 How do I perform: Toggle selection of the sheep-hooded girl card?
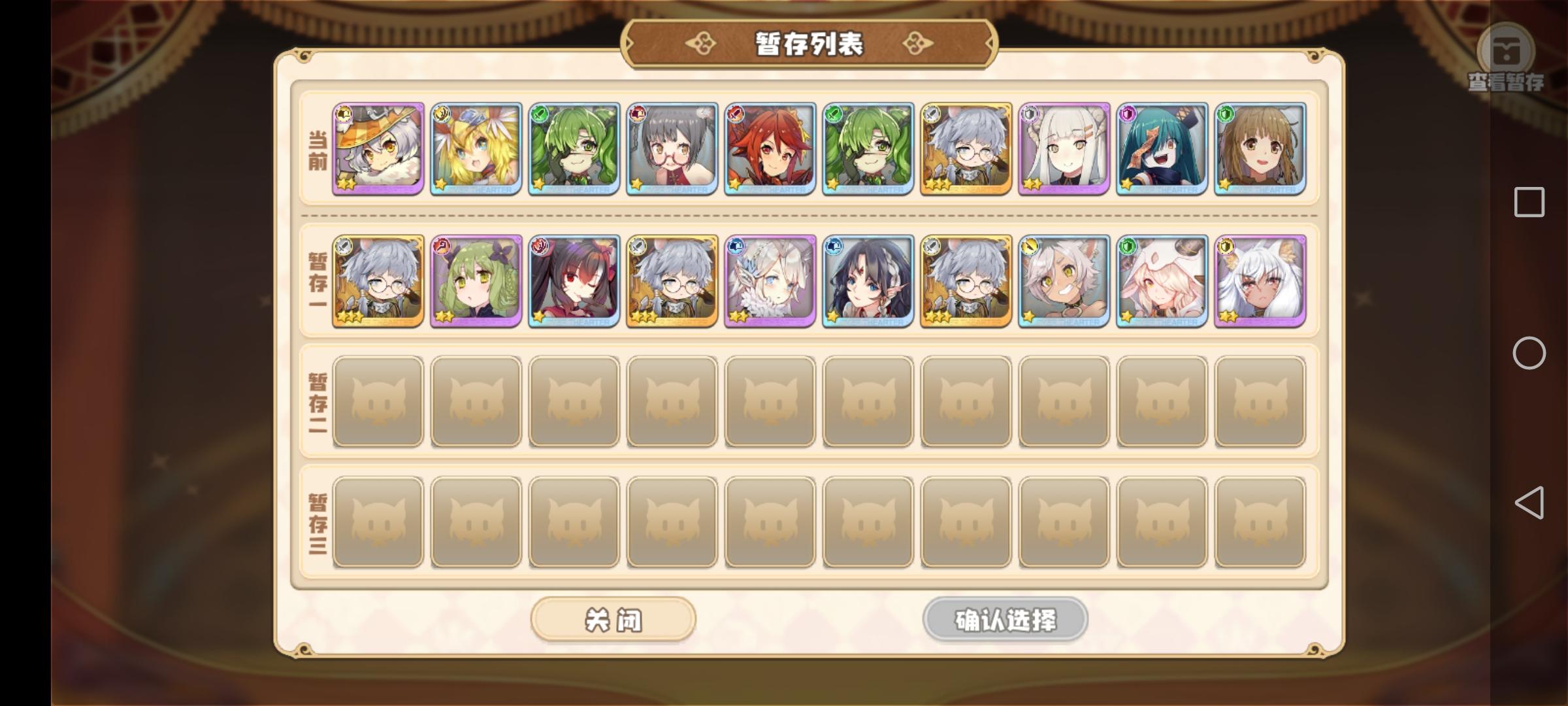(1162, 281)
